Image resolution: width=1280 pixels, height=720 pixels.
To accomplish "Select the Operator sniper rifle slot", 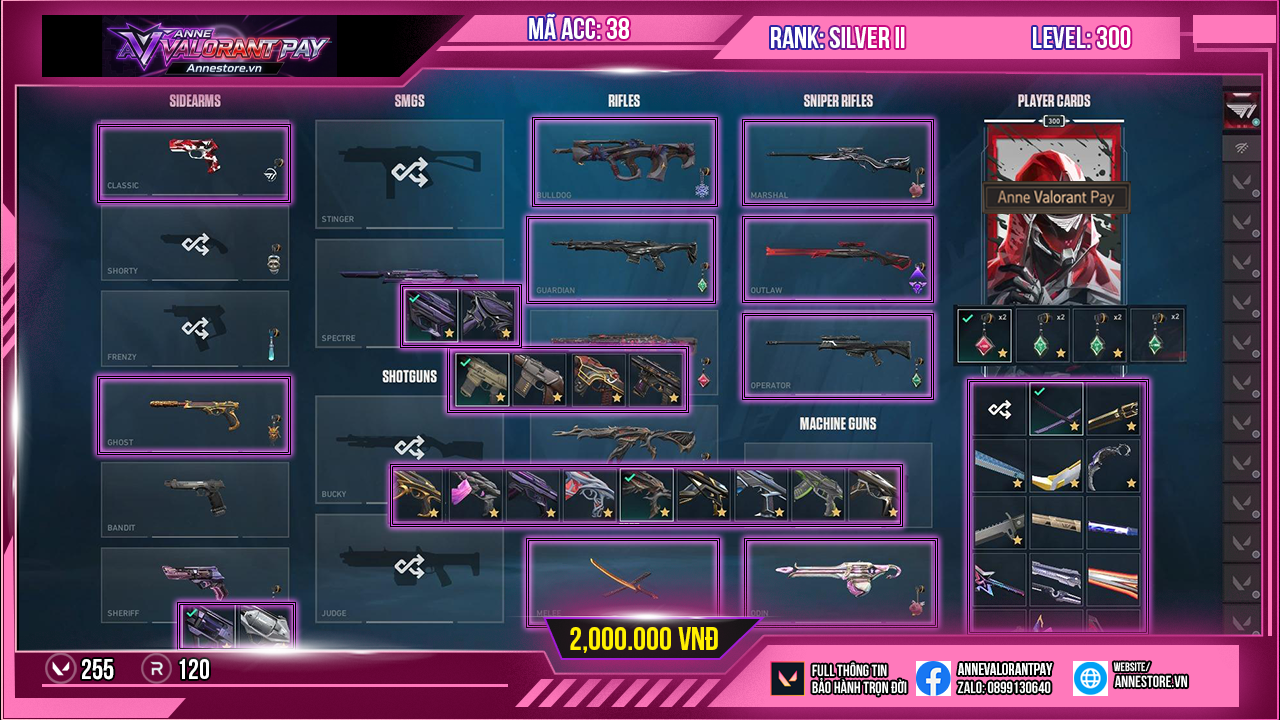I will tap(837, 355).
